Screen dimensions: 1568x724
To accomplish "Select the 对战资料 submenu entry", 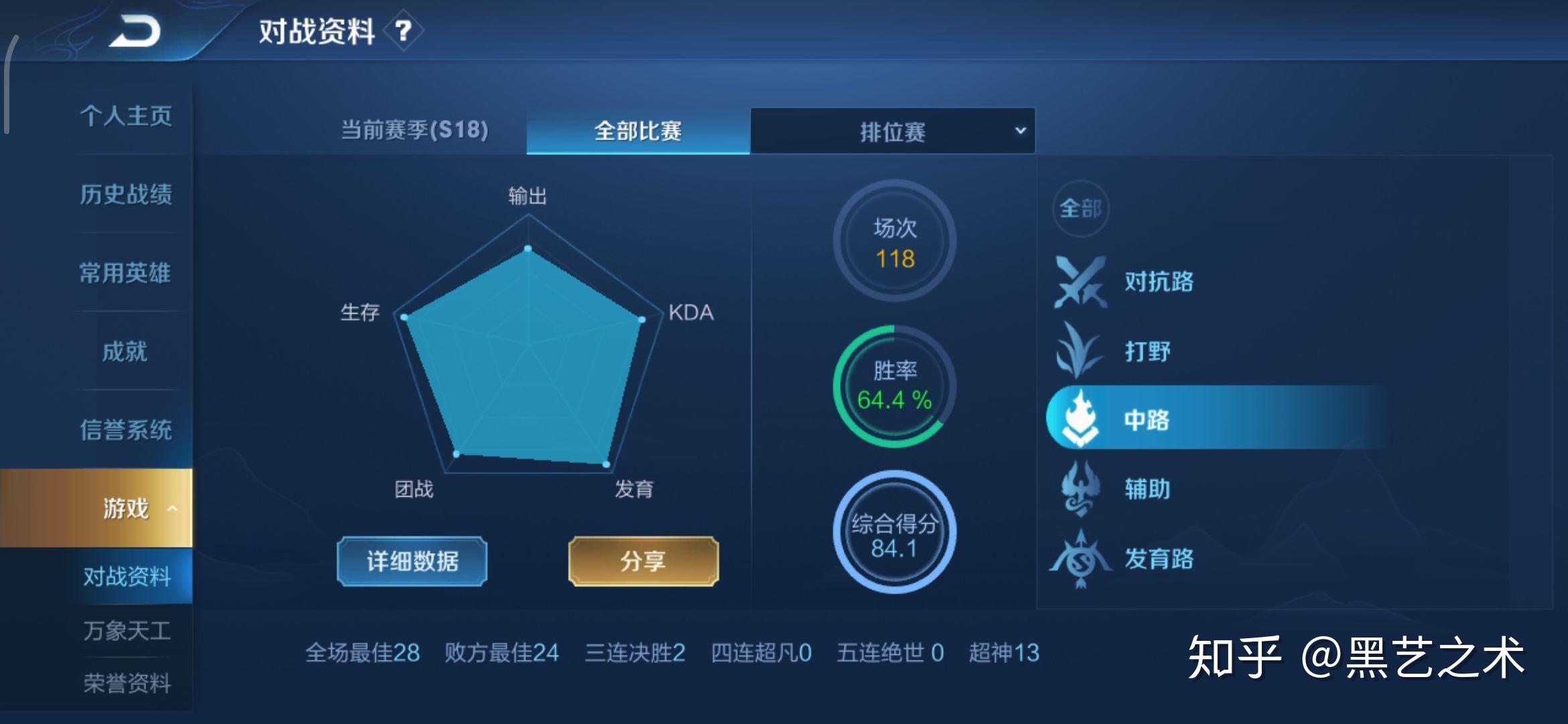I will 127,577.
